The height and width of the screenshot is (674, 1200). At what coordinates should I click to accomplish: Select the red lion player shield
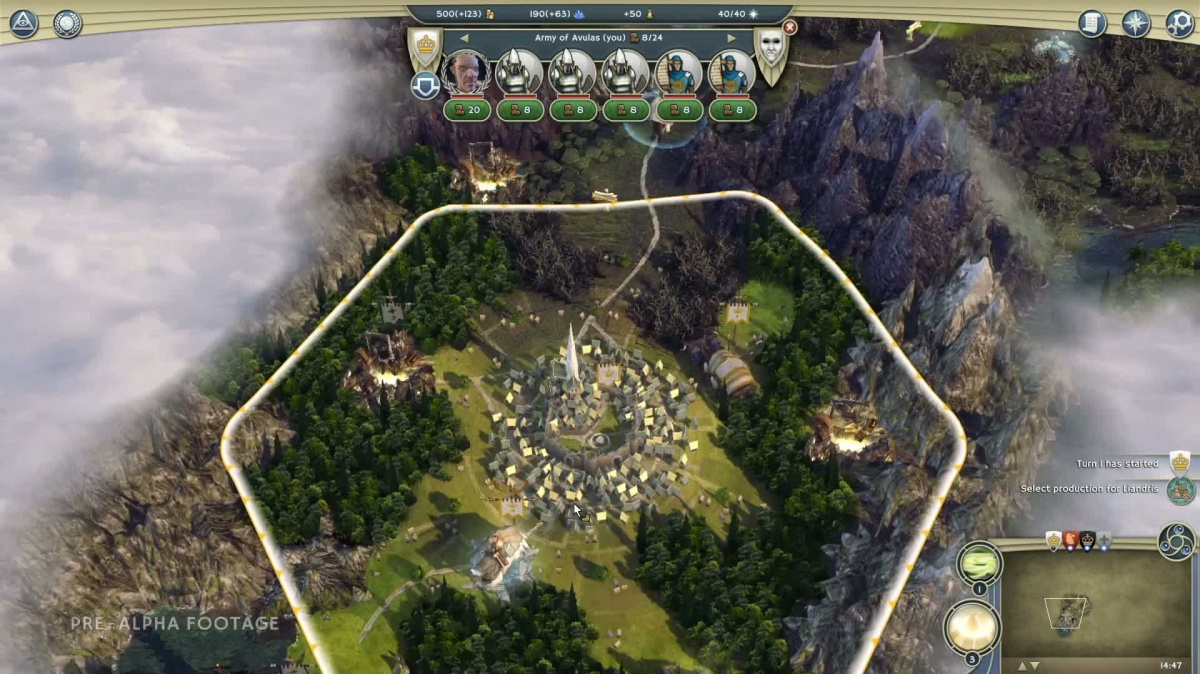pyautogui.click(x=1070, y=541)
